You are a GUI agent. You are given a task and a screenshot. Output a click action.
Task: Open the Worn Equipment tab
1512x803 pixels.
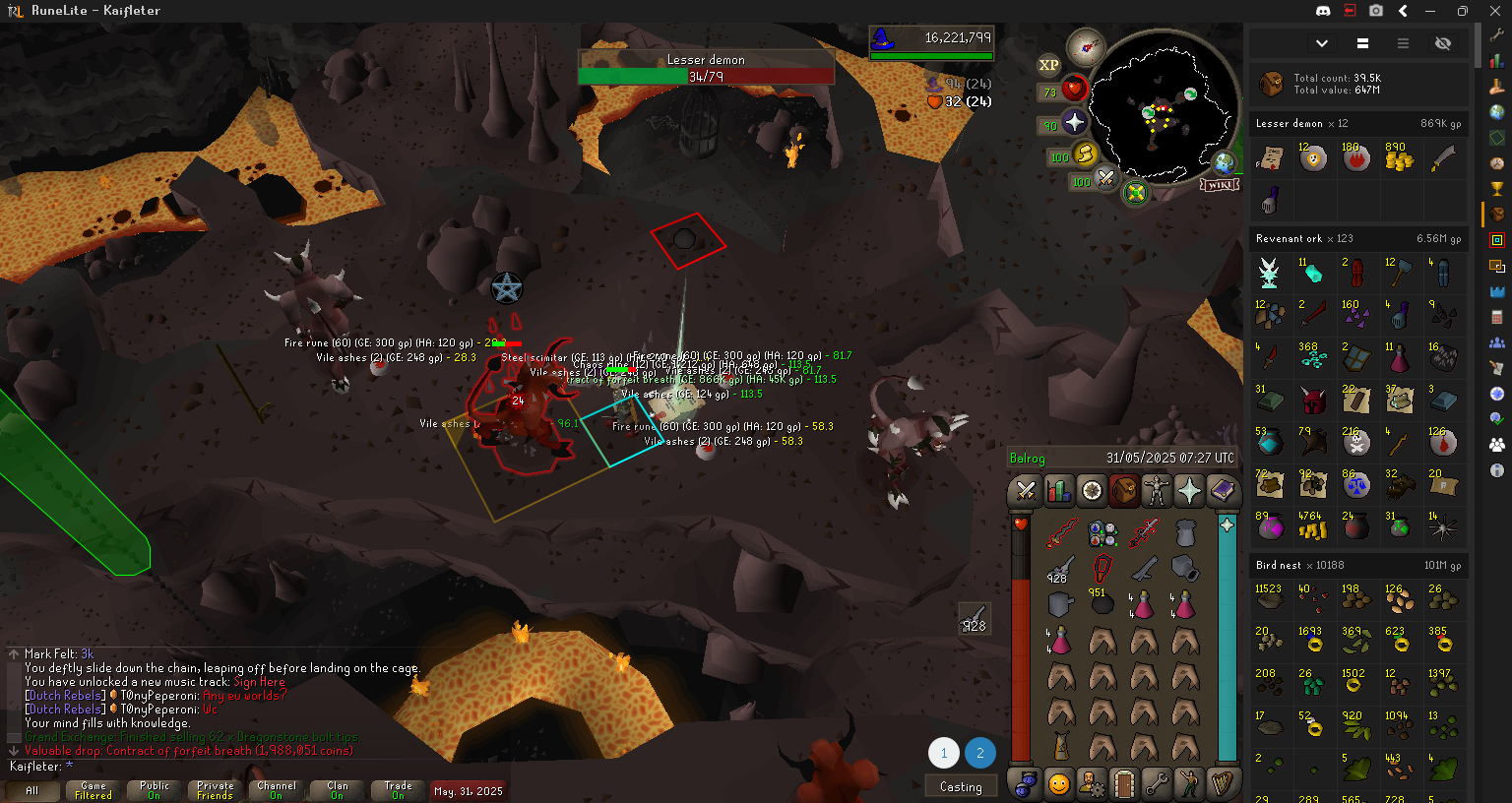click(x=1157, y=490)
